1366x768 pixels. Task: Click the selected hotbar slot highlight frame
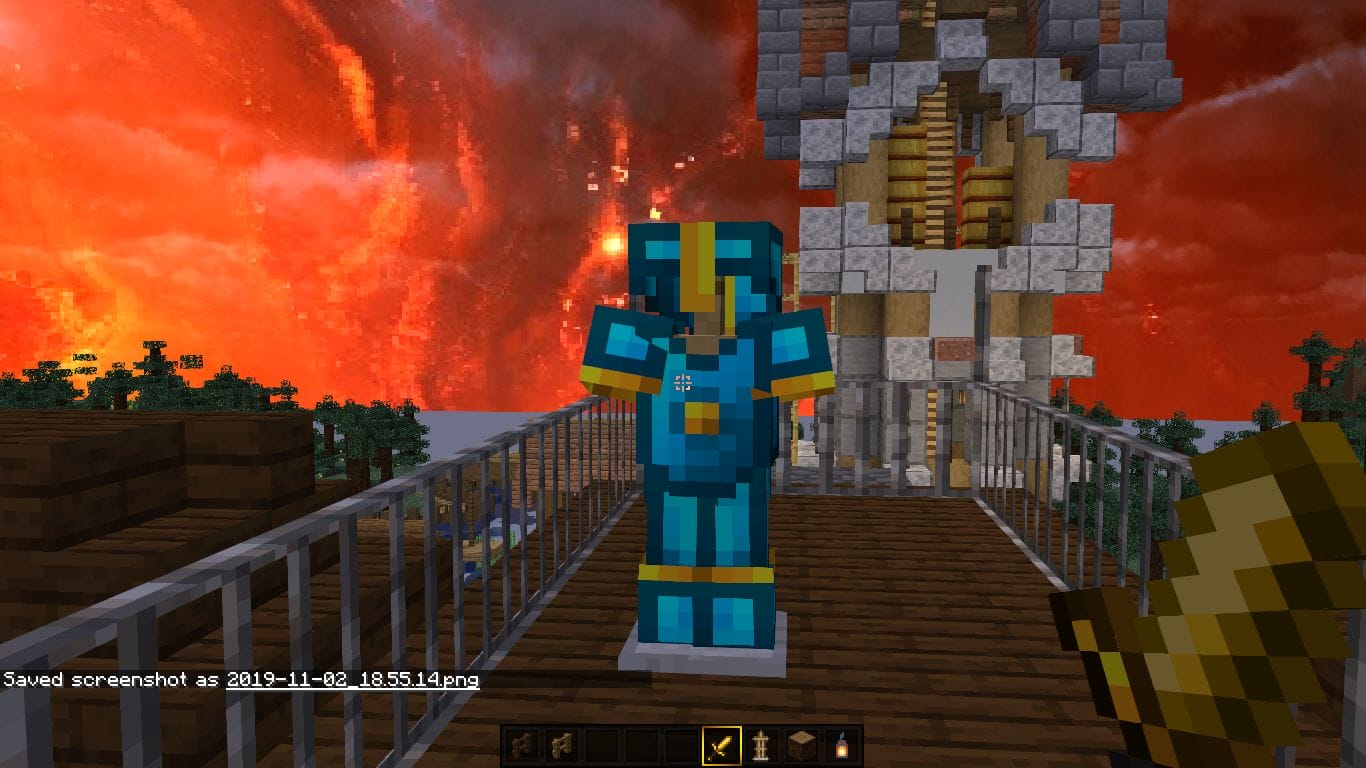pos(722,746)
